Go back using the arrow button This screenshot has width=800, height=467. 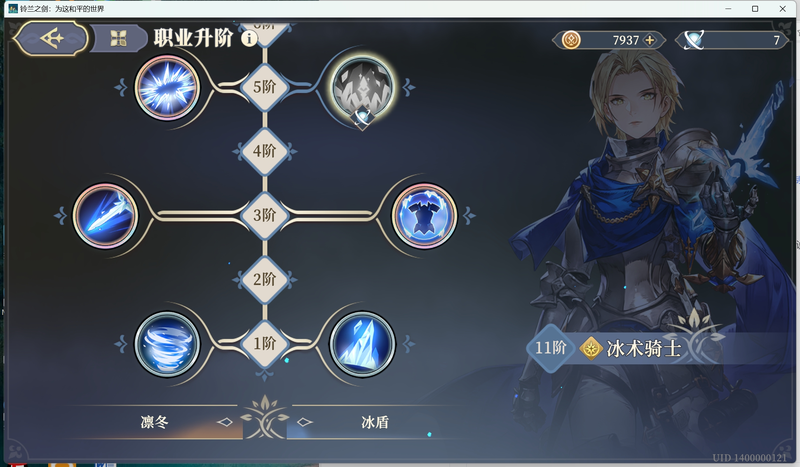(x=50, y=39)
